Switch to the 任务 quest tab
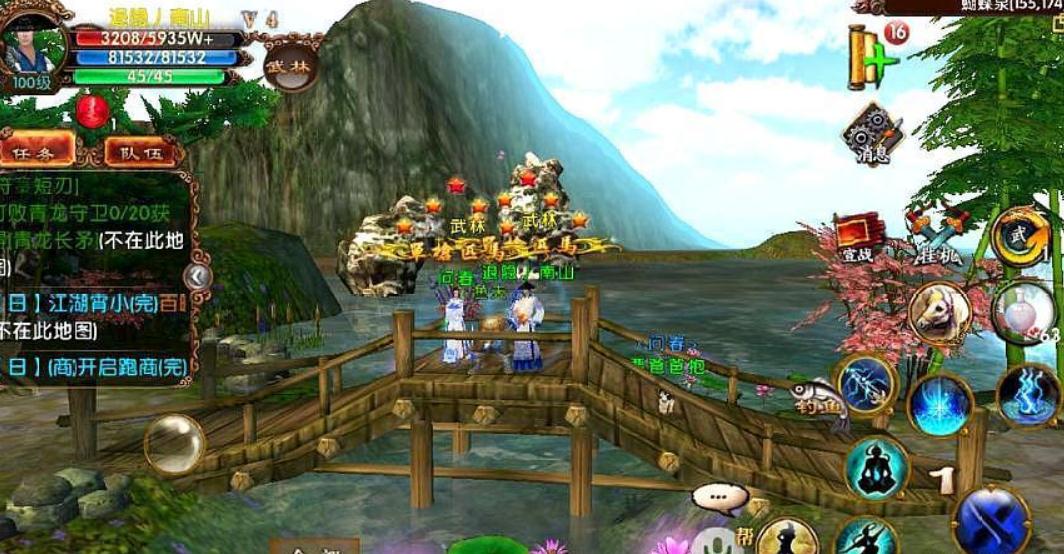 (37, 151)
